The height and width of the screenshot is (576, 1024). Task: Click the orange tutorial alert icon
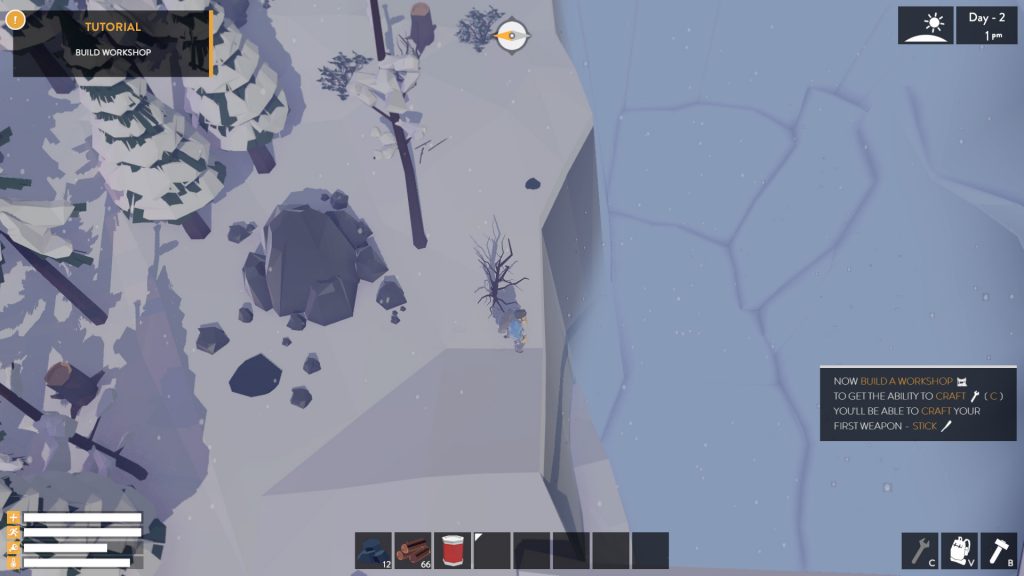point(14,17)
